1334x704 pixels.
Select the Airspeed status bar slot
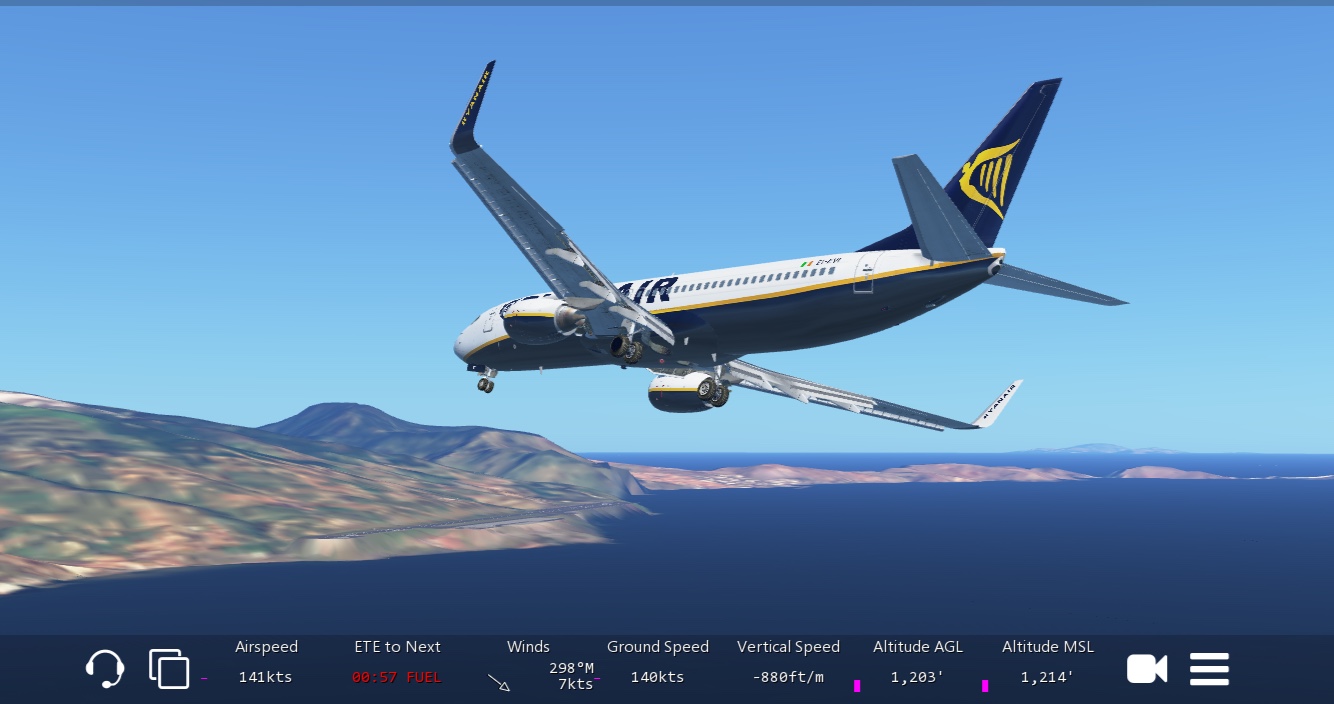[x=266, y=663]
